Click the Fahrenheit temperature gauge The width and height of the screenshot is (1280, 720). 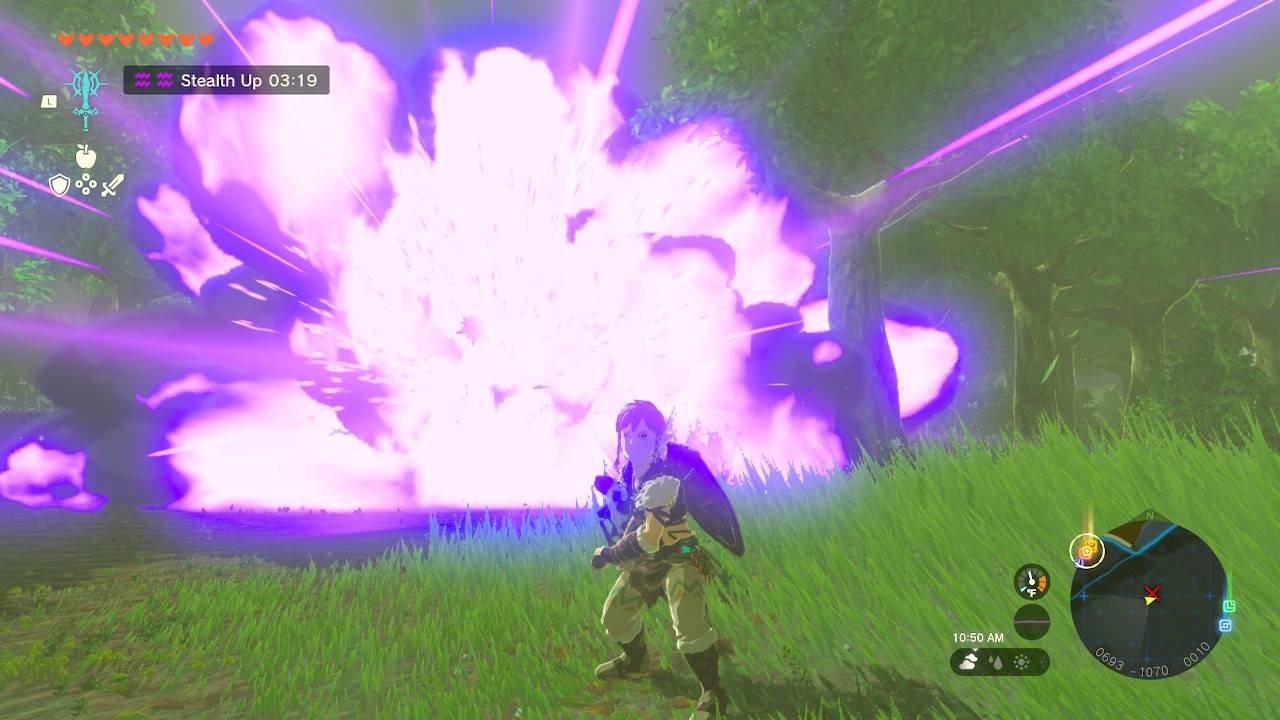[x=1031, y=582]
